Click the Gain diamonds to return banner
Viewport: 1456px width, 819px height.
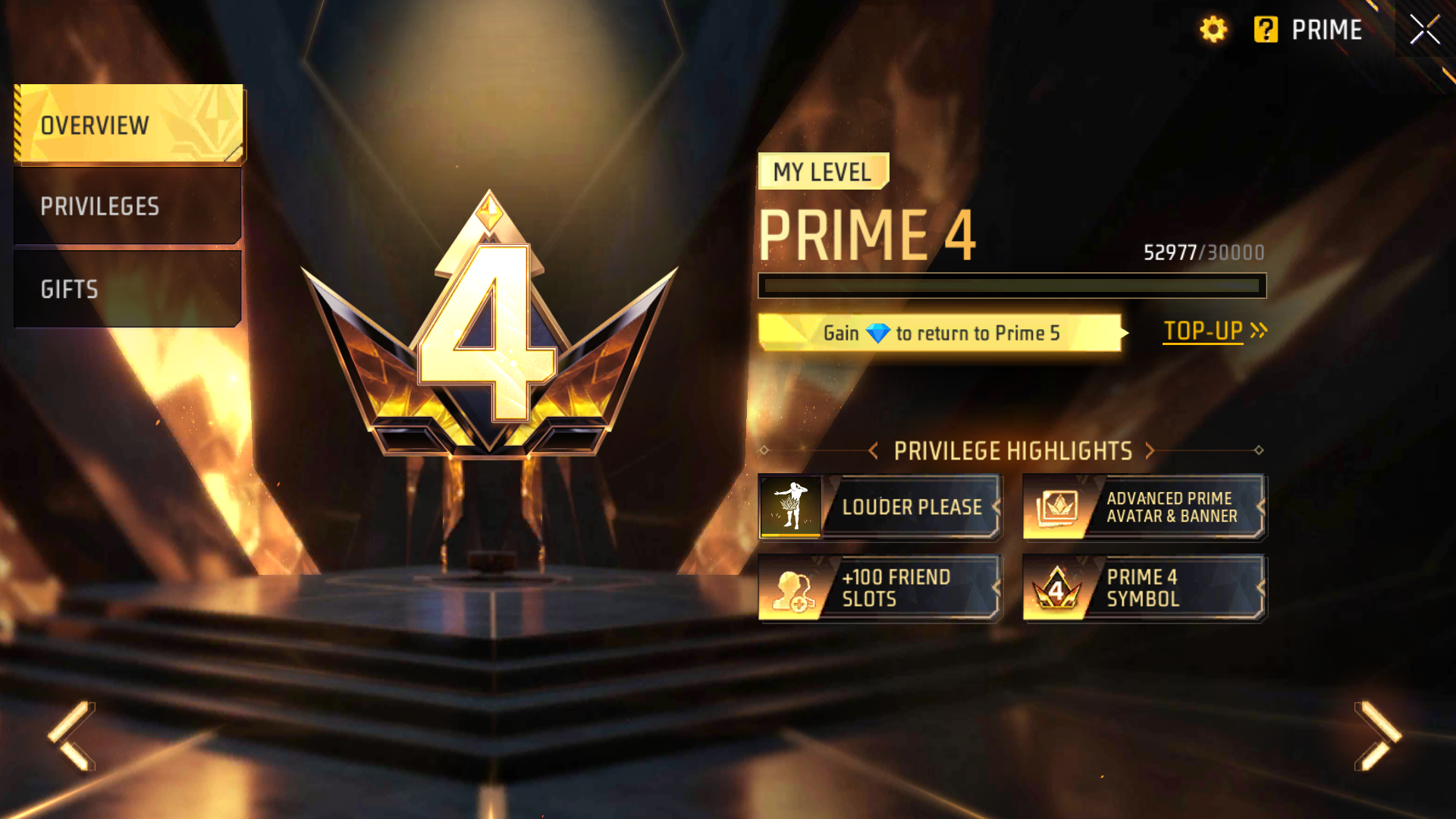(x=940, y=332)
